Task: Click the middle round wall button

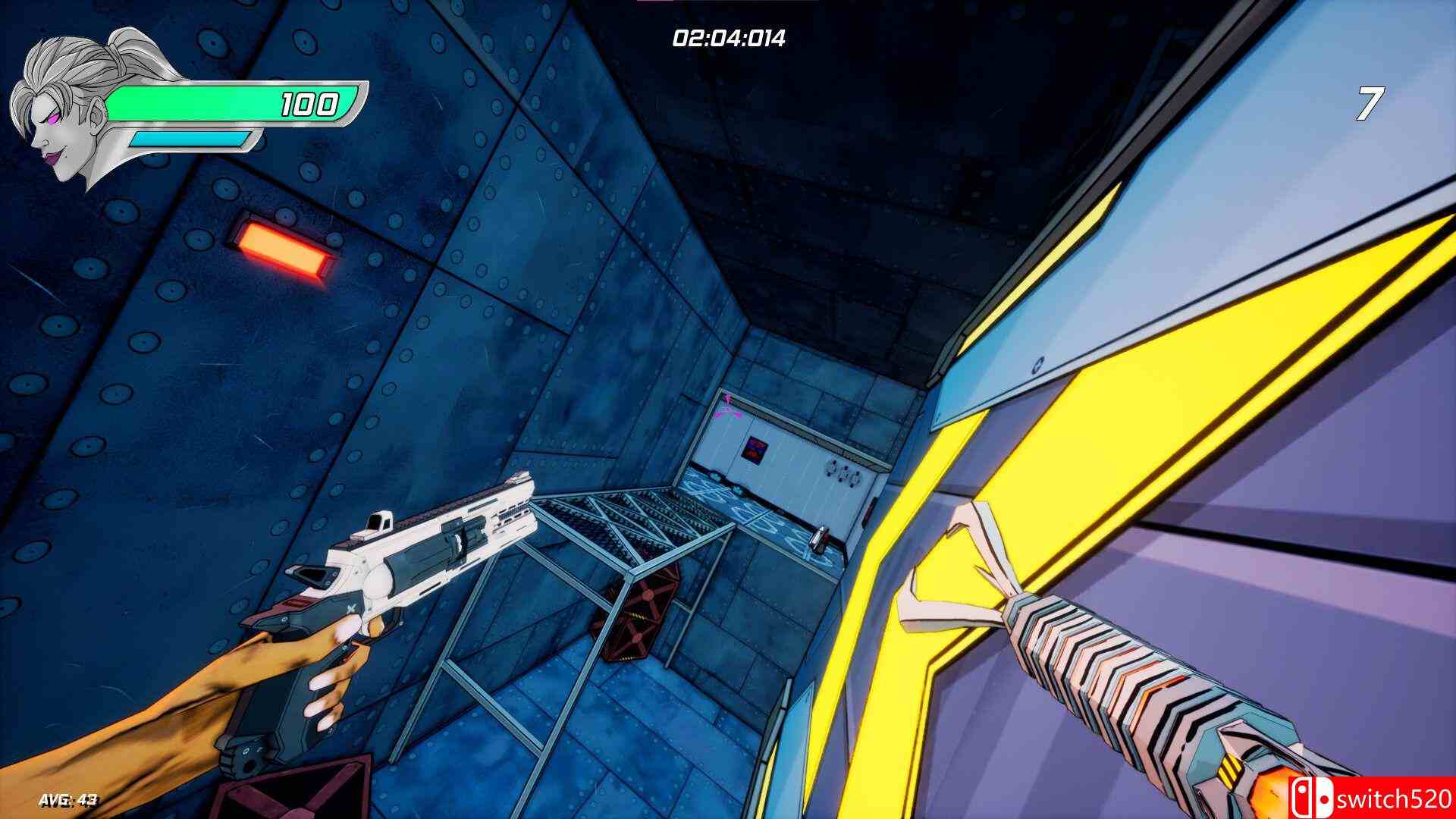Action: click(x=843, y=473)
